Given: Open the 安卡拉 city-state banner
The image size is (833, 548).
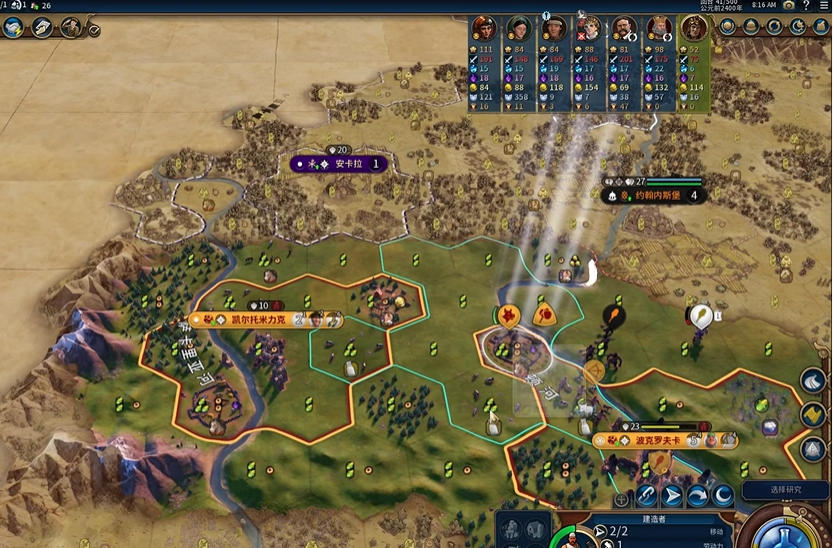Looking at the screenshot, I should [x=344, y=163].
